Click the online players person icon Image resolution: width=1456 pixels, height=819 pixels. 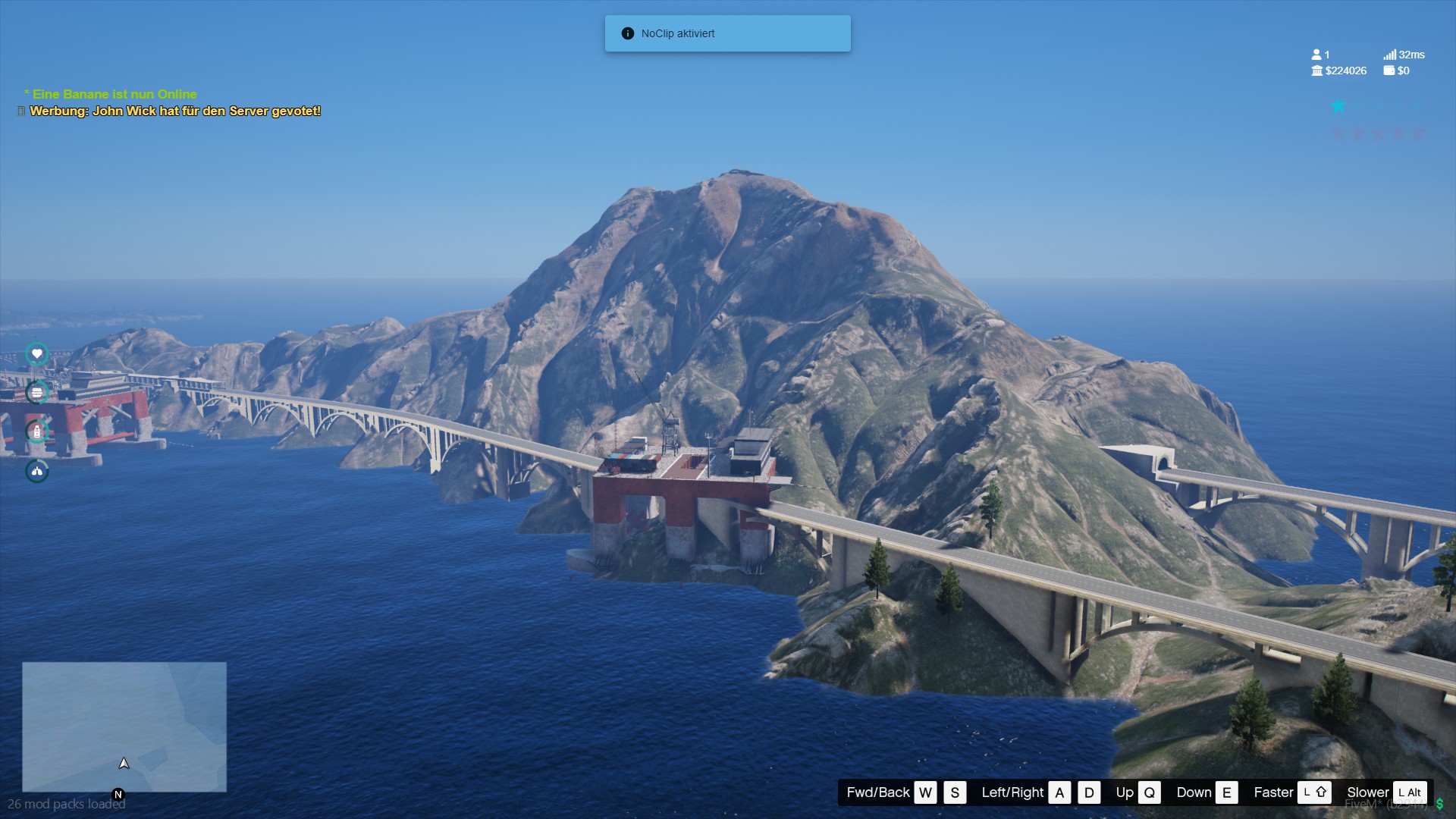[1316, 55]
